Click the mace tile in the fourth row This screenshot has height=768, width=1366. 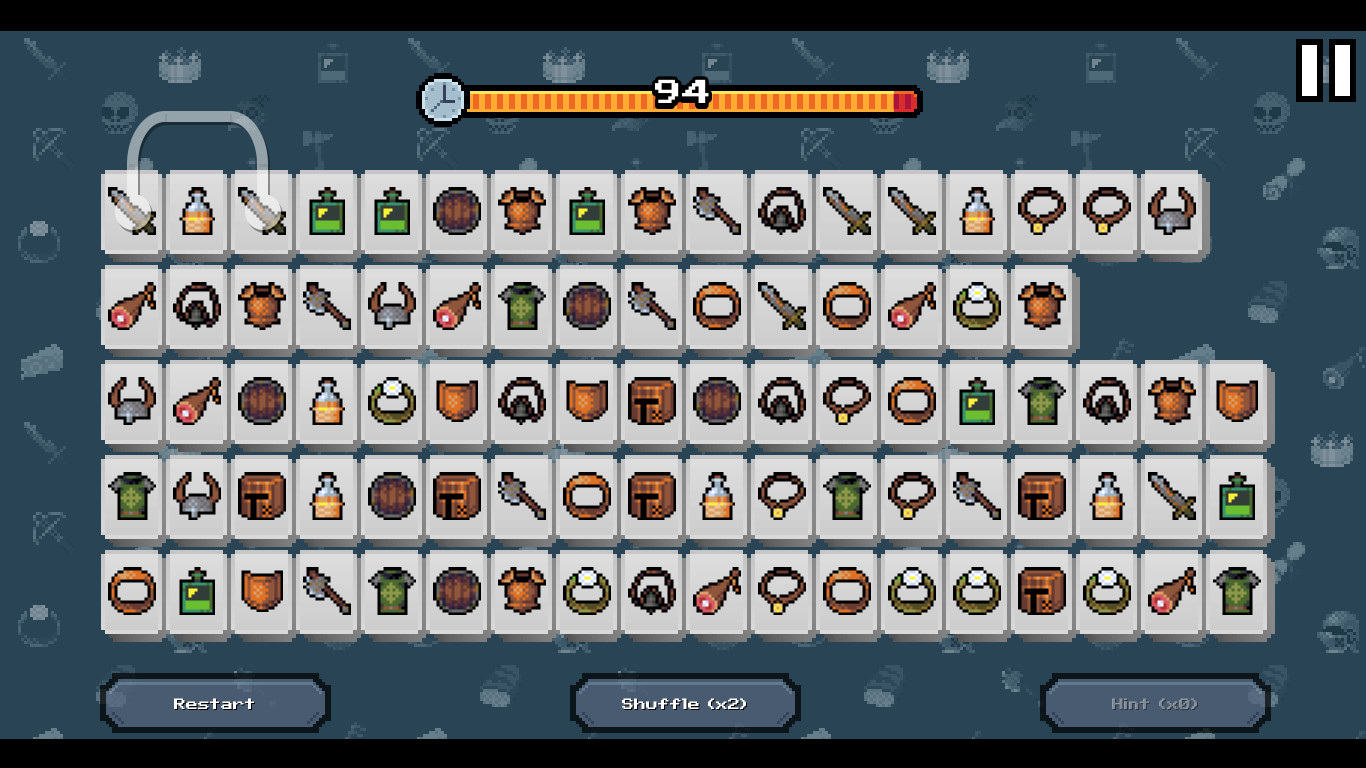pyautogui.click(x=521, y=497)
